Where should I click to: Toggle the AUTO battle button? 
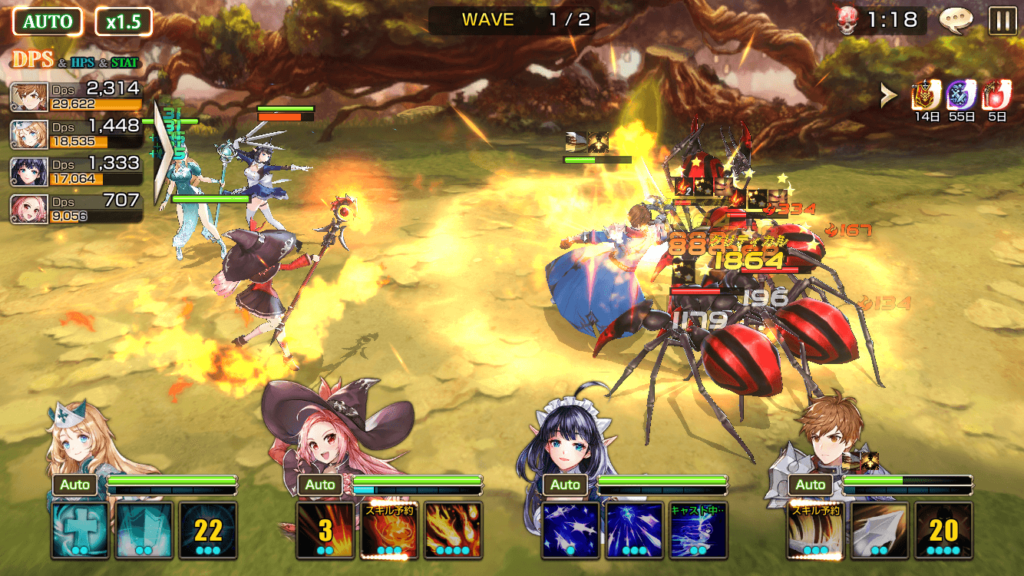coord(48,21)
